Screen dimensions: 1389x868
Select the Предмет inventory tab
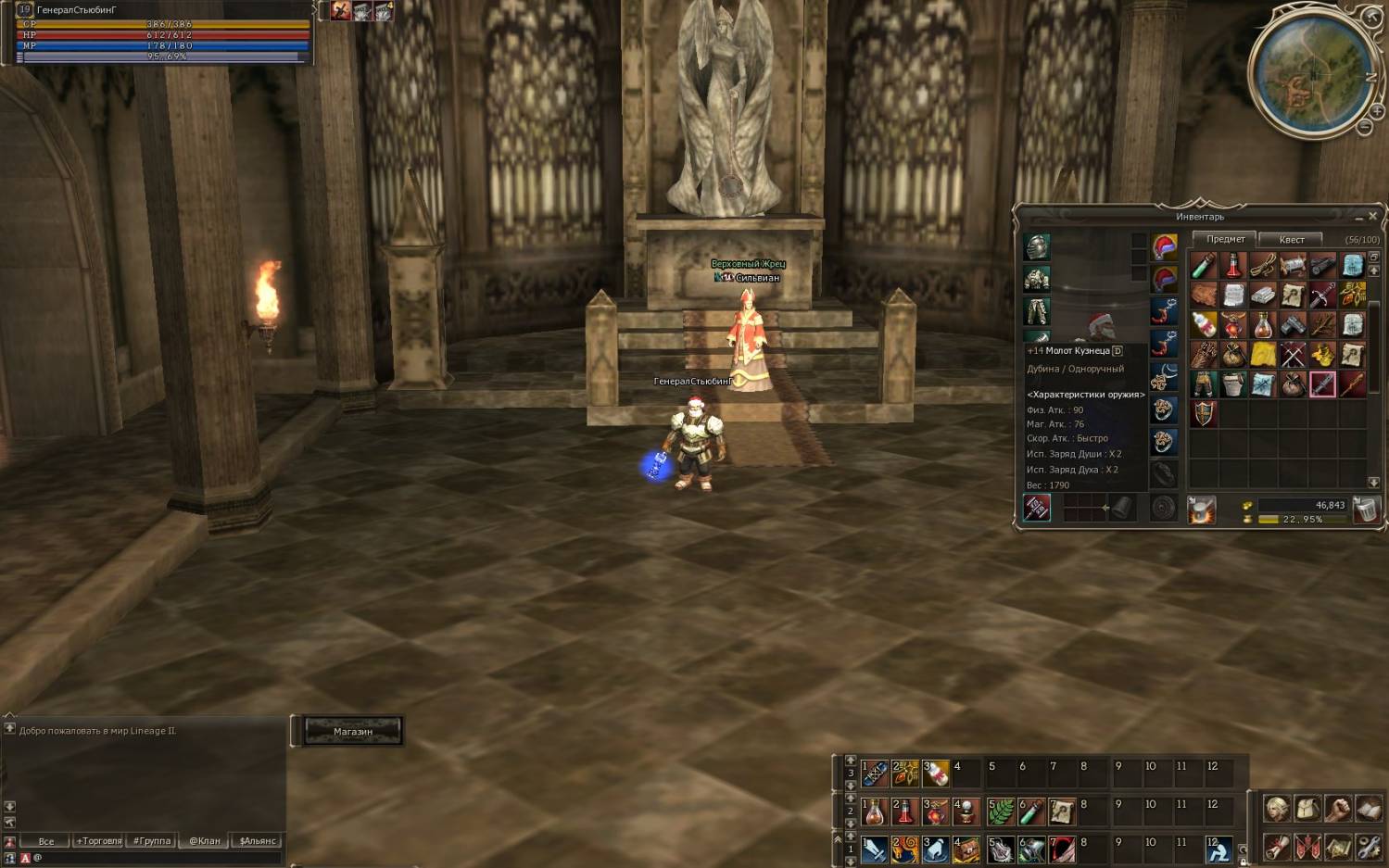pyautogui.click(x=1225, y=239)
